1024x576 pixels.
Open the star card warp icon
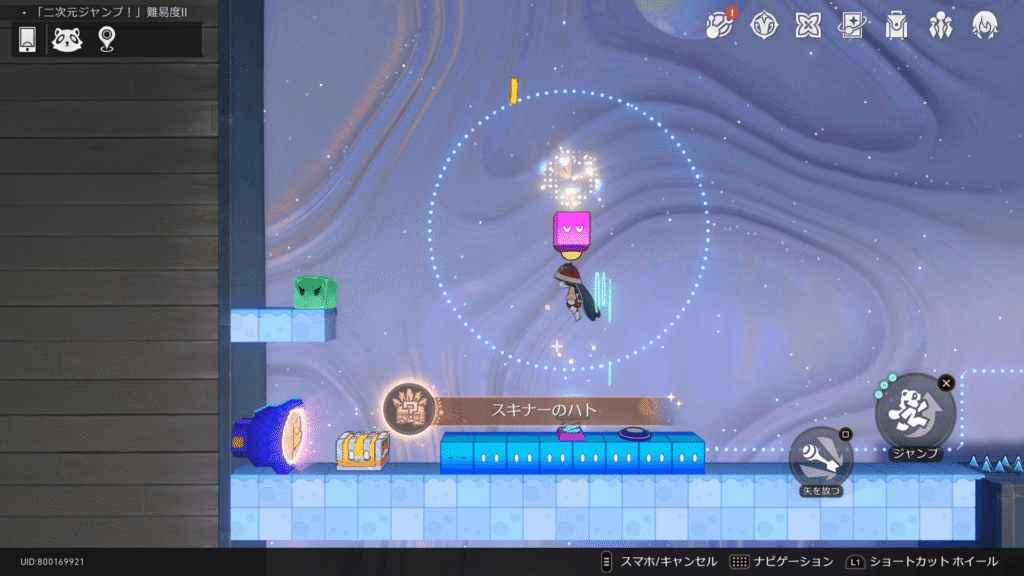point(852,25)
